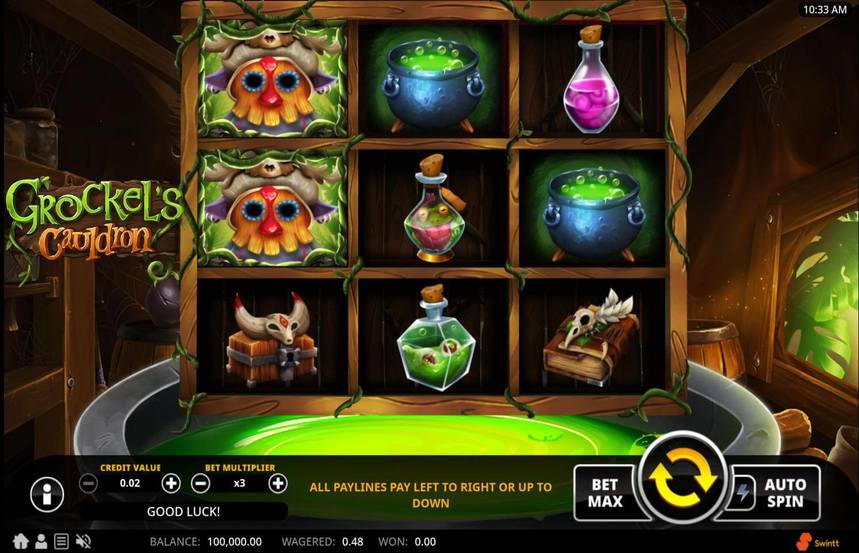Lower the bet multiplier
Image resolution: width=859 pixels, height=553 pixels.
click(200, 484)
